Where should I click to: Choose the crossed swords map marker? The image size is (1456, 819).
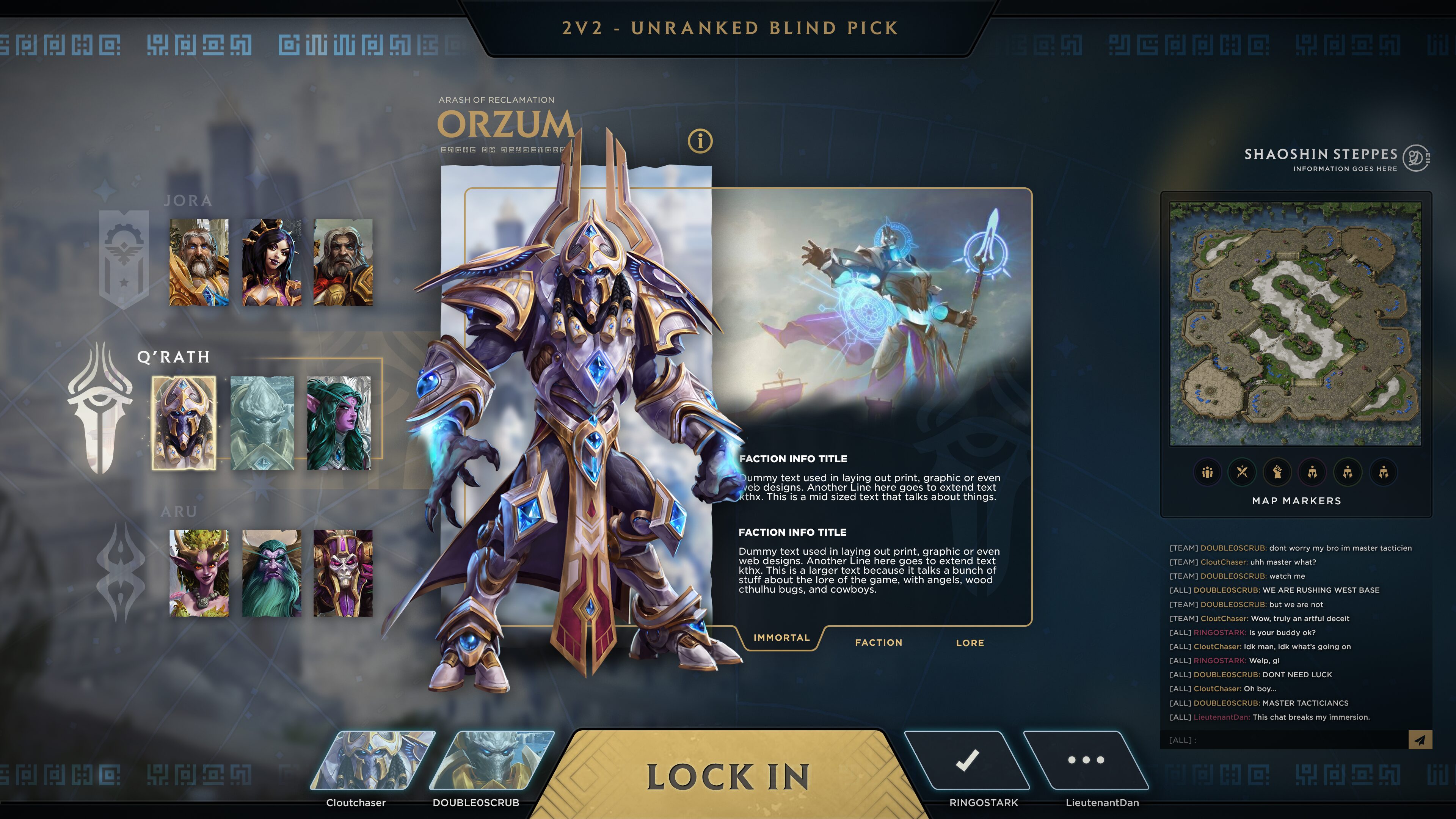tap(1243, 472)
